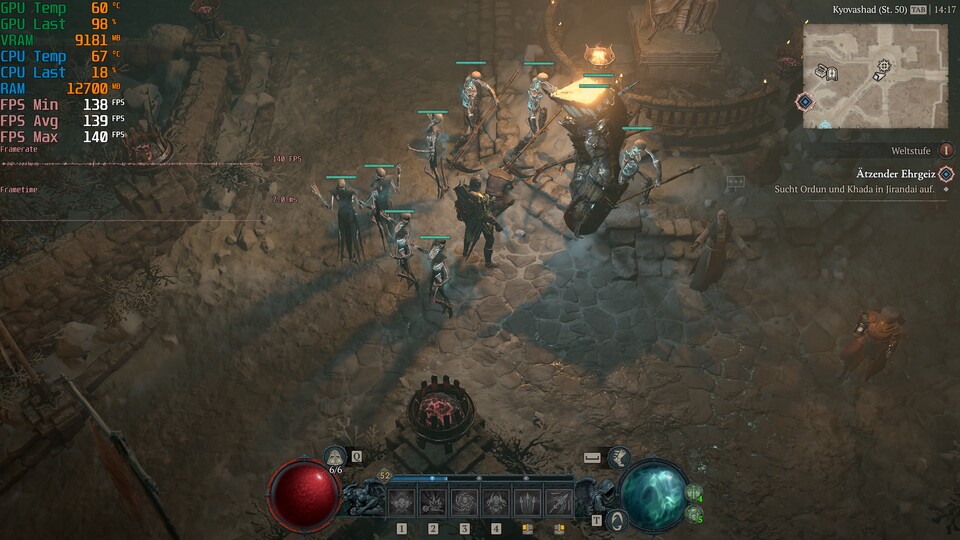Use the bone spear right-mouse skill
960x540 pixels.
[558, 501]
